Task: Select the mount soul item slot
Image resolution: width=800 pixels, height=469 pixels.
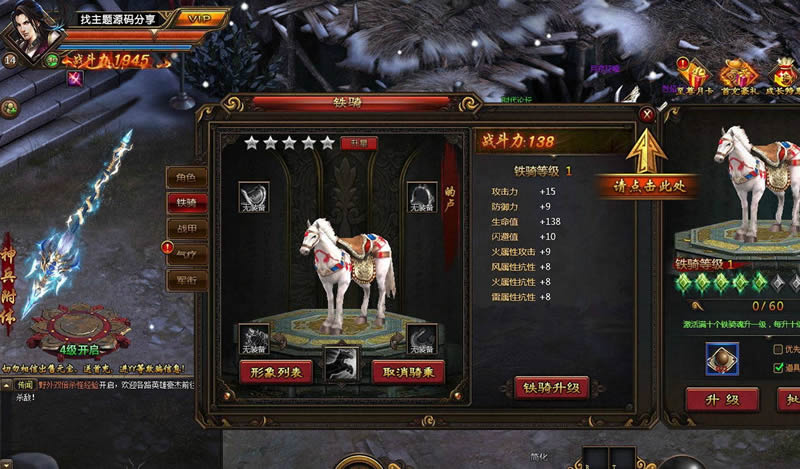Action: click(x=721, y=358)
